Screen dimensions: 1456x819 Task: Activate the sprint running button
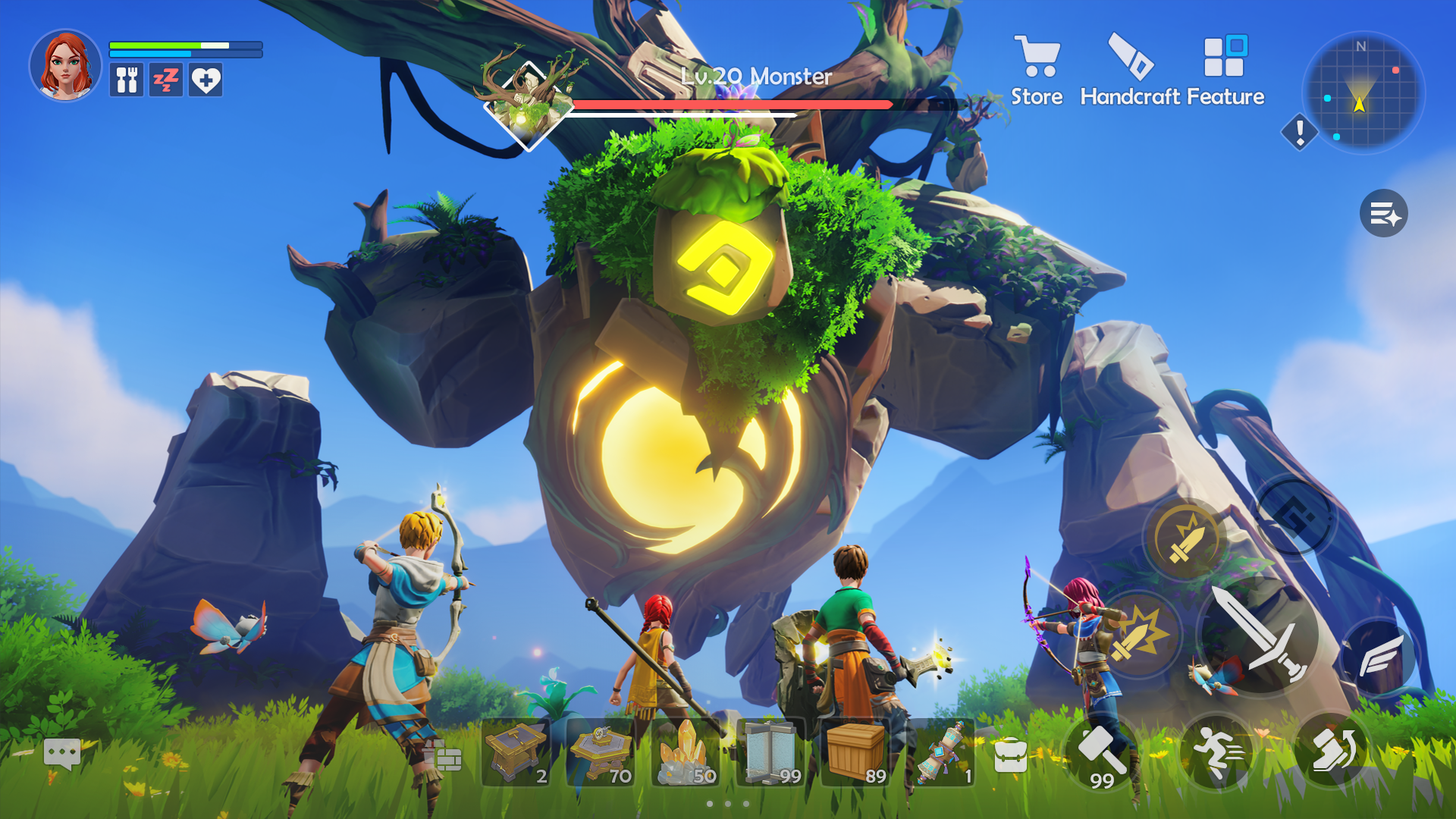(1219, 752)
